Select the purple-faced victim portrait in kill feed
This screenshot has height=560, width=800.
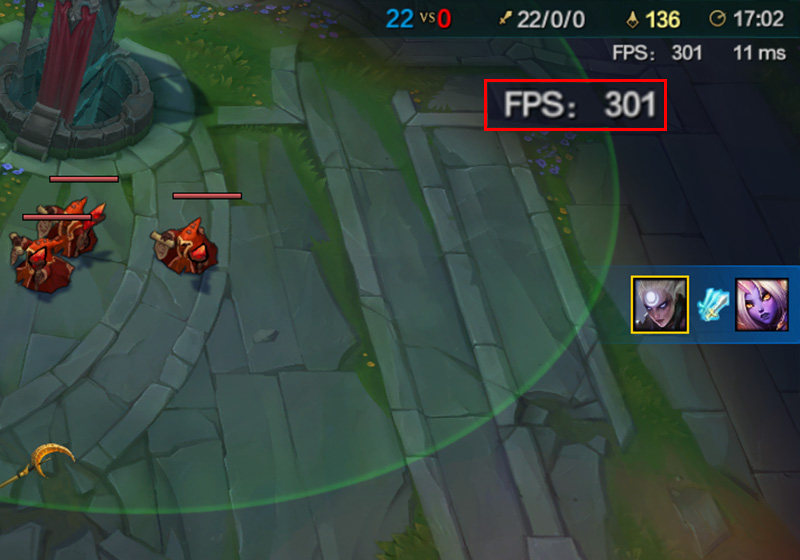tap(762, 304)
